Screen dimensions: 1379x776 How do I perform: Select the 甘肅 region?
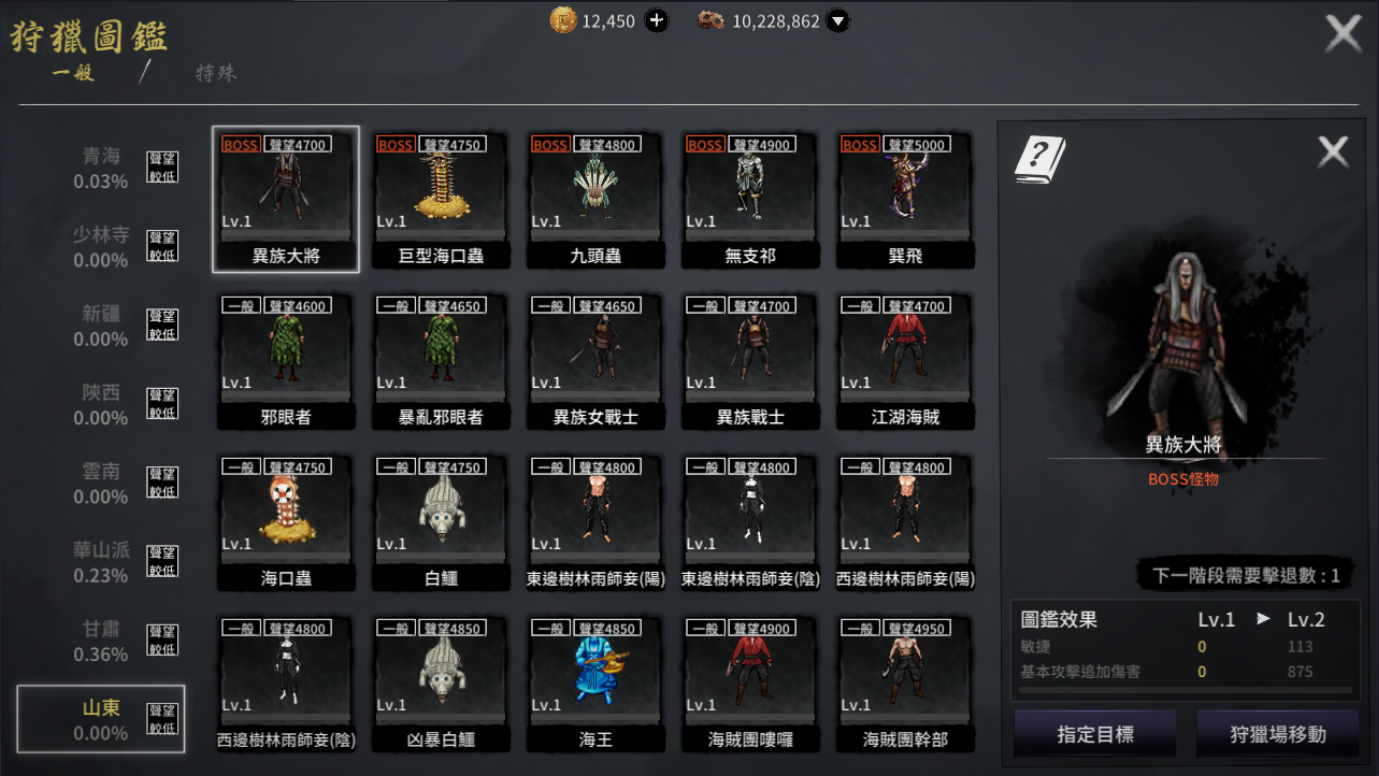point(102,641)
